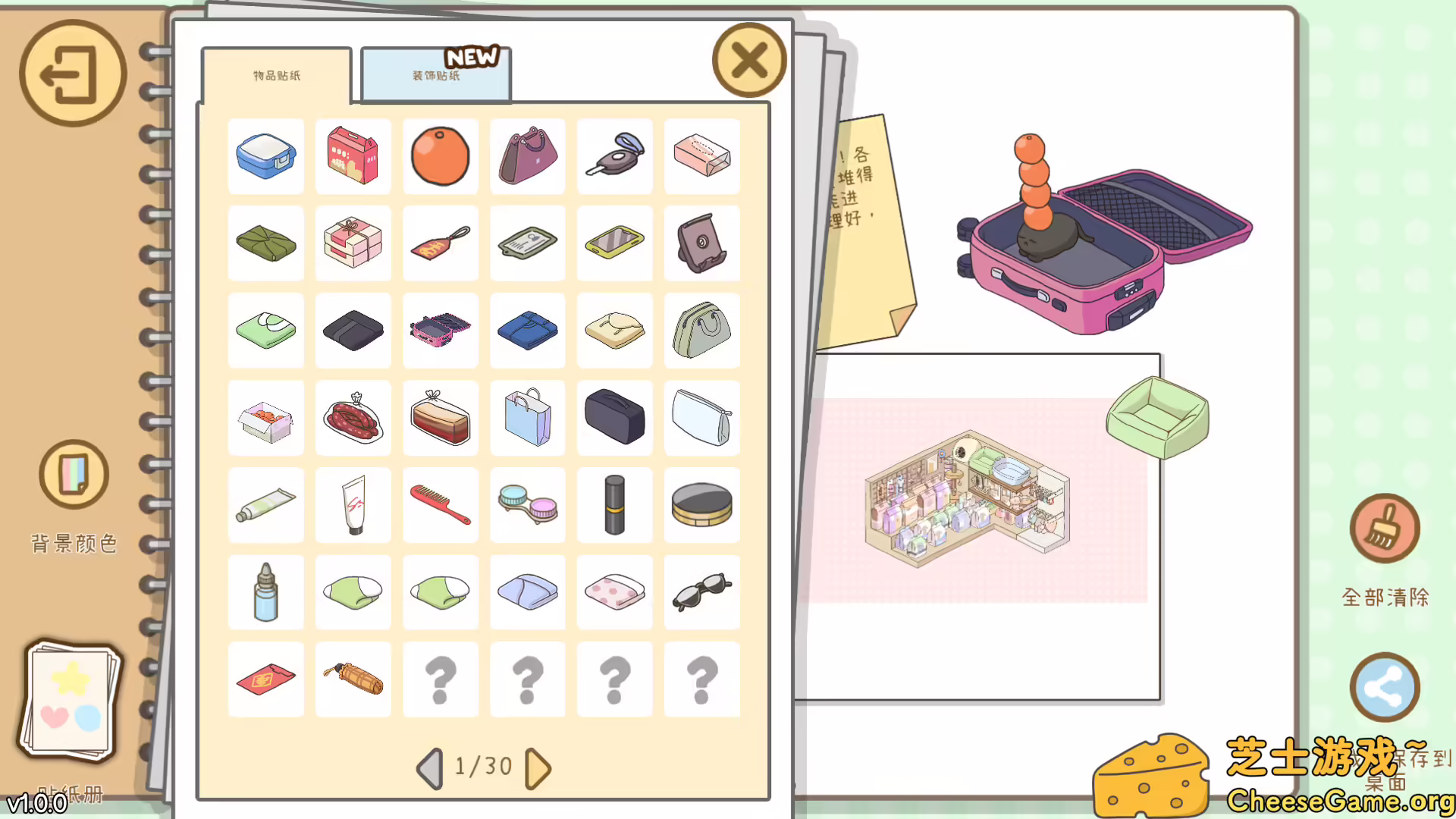
Task: Open the 背景颜色 background color tool
Action: coord(73,473)
